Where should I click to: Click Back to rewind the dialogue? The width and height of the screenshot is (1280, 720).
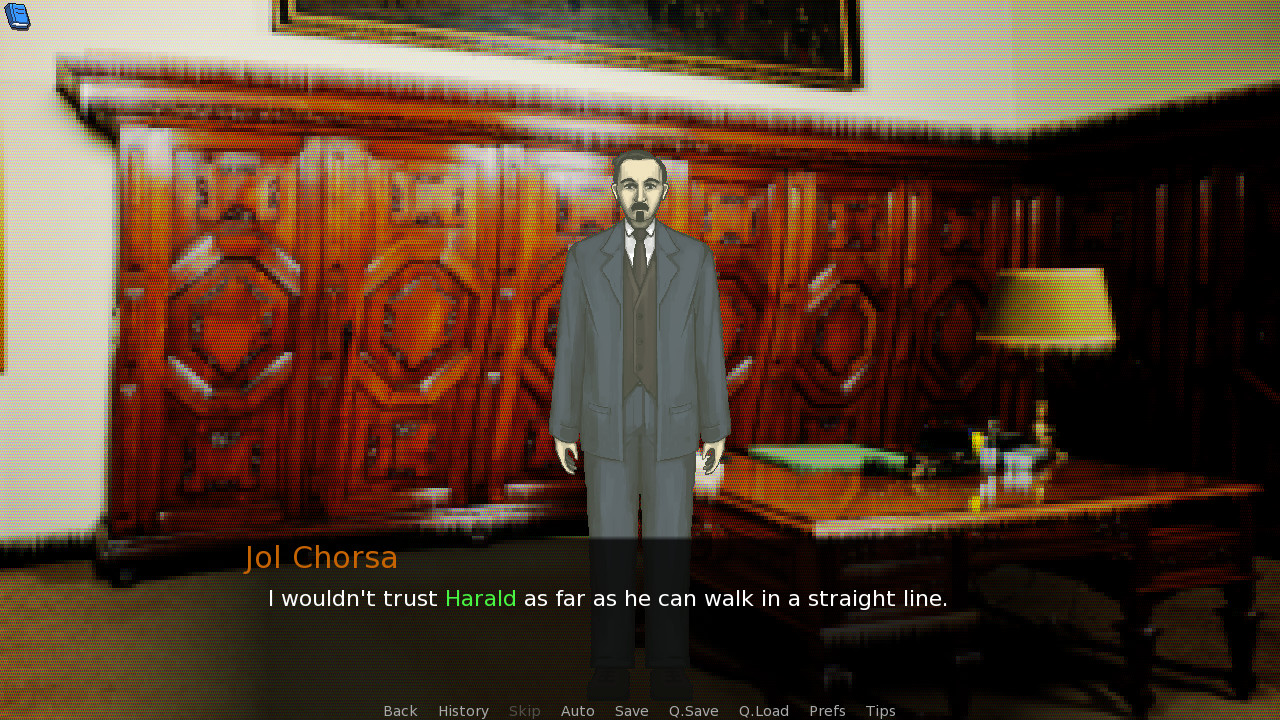(400, 710)
